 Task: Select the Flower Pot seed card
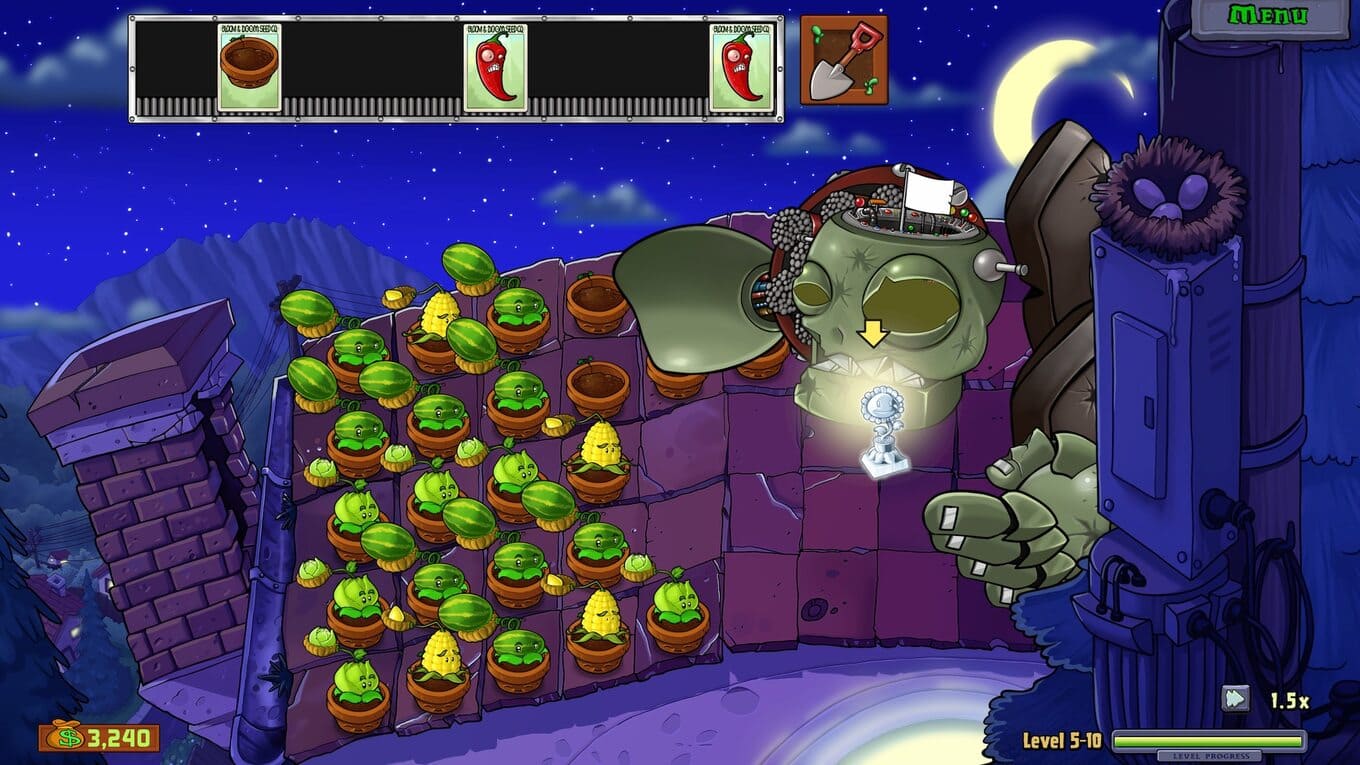[x=249, y=67]
